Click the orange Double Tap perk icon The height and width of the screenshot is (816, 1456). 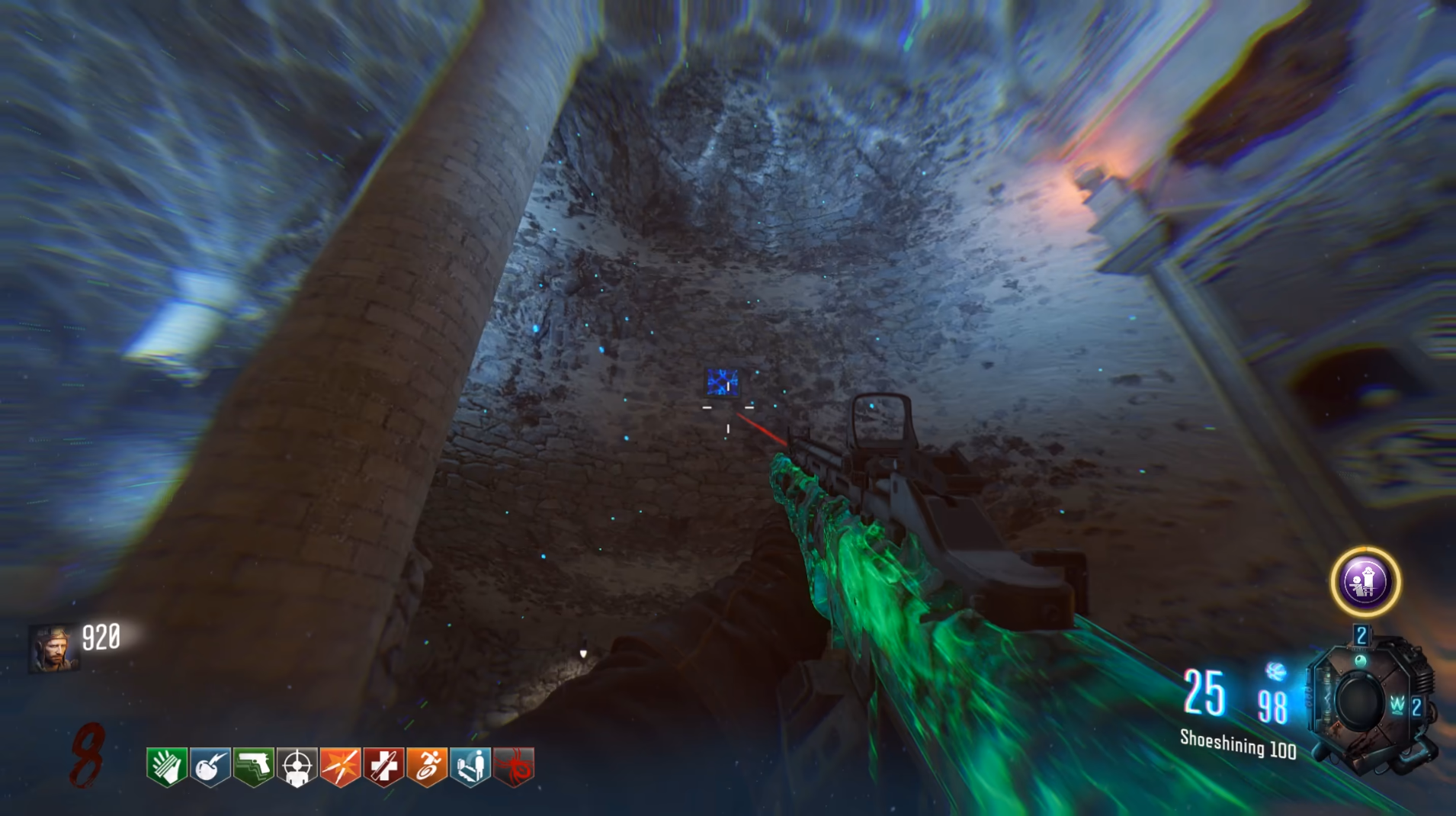point(341,766)
